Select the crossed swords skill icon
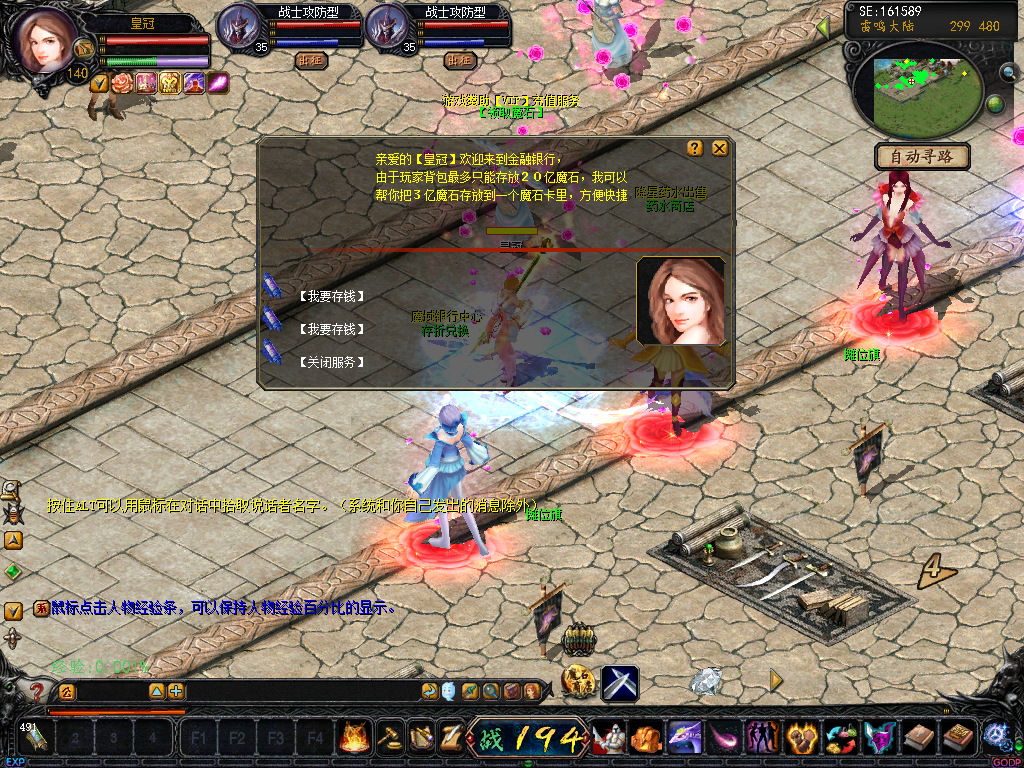Image resolution: width=1024 pixels, height=768 pixels. [620, 683]
